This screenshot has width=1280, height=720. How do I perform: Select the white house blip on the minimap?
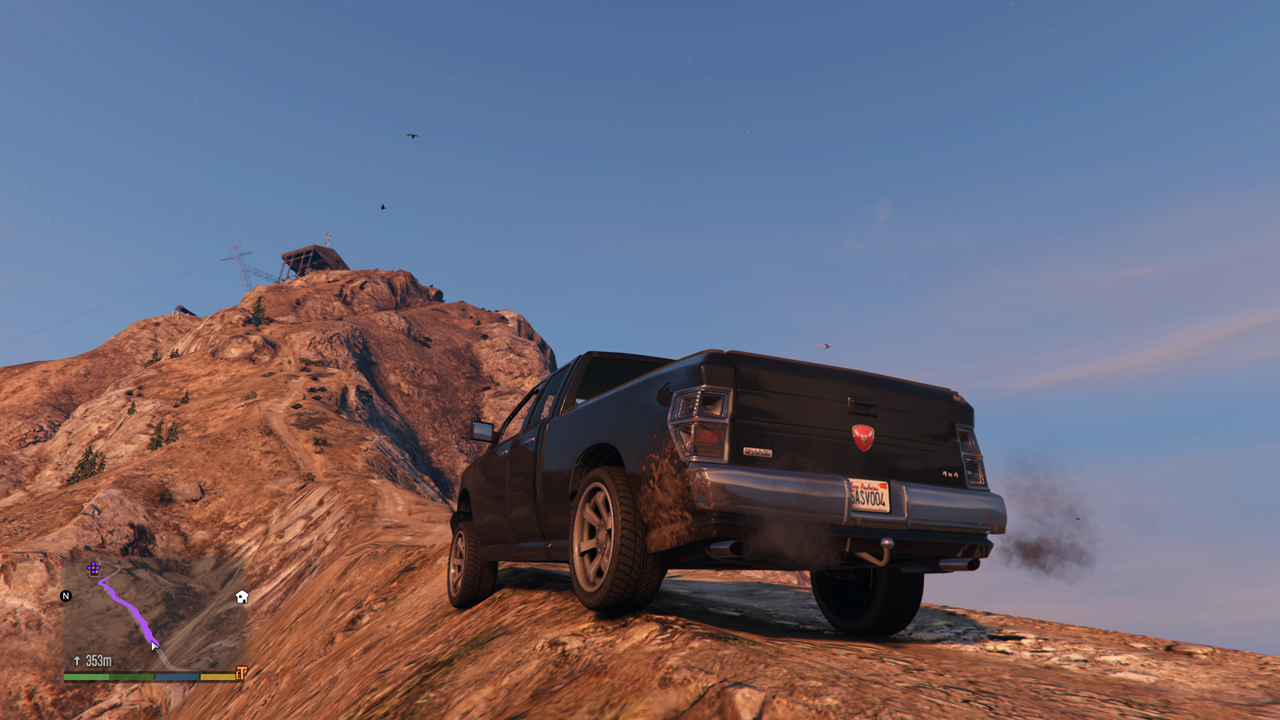point(242,597)
